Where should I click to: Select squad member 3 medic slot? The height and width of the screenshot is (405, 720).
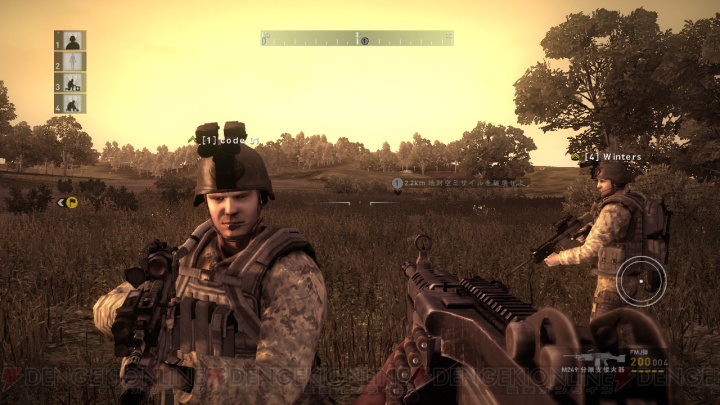[x=70, y=83]
